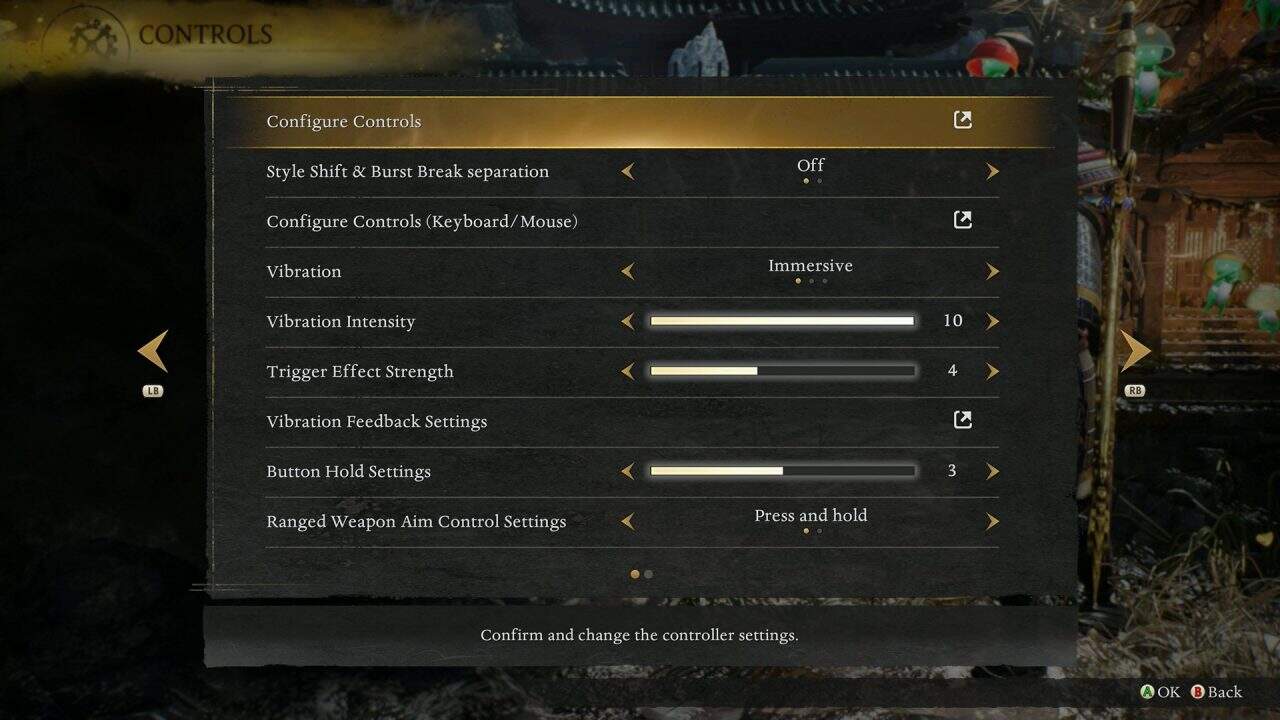Viewport: 1280px width, 720px height.
Task: Toggle Style Shift & Burst Break separation off
Action: point(811,165)
